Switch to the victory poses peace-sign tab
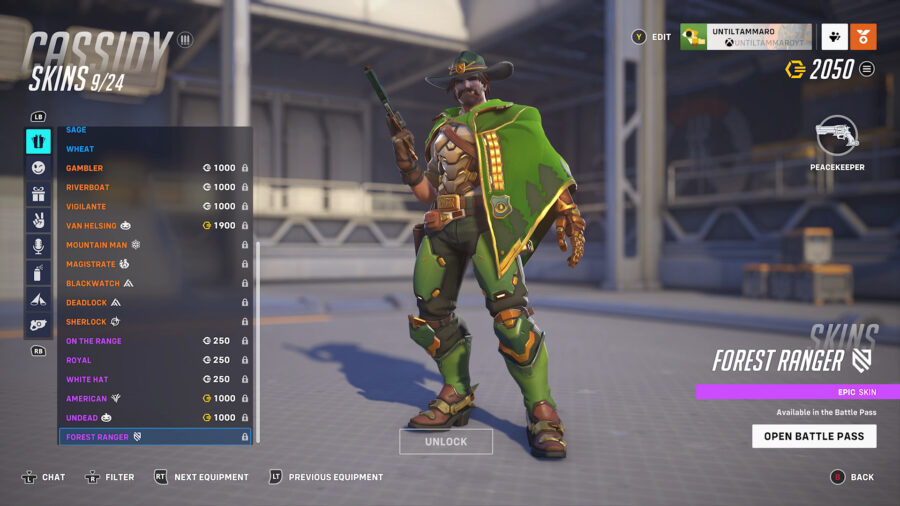The width and height of the screenshot is (900, 506). (x=38, y=220)
